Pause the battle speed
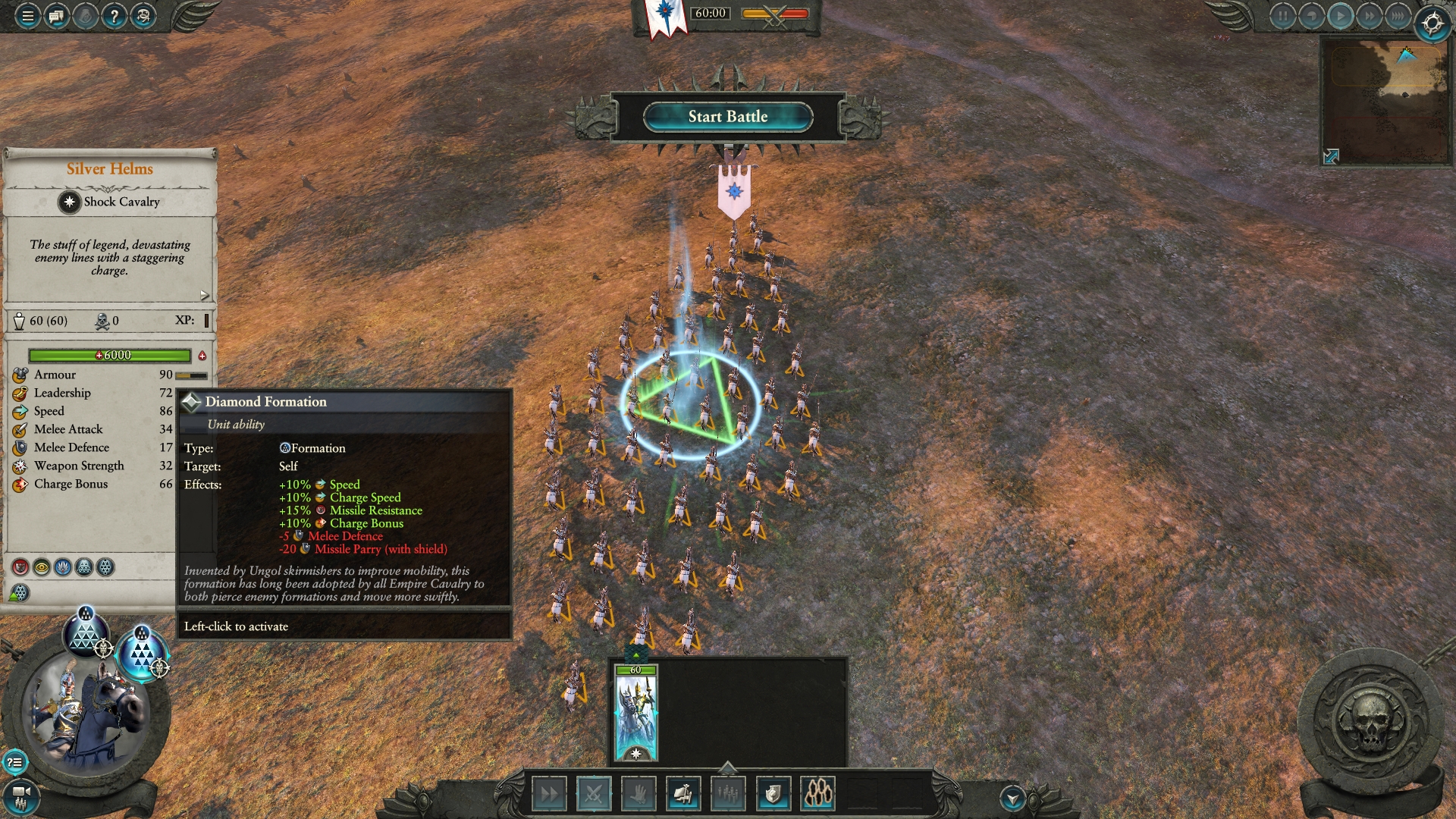Viewport: 1456px width, 819px height. 1282,16
